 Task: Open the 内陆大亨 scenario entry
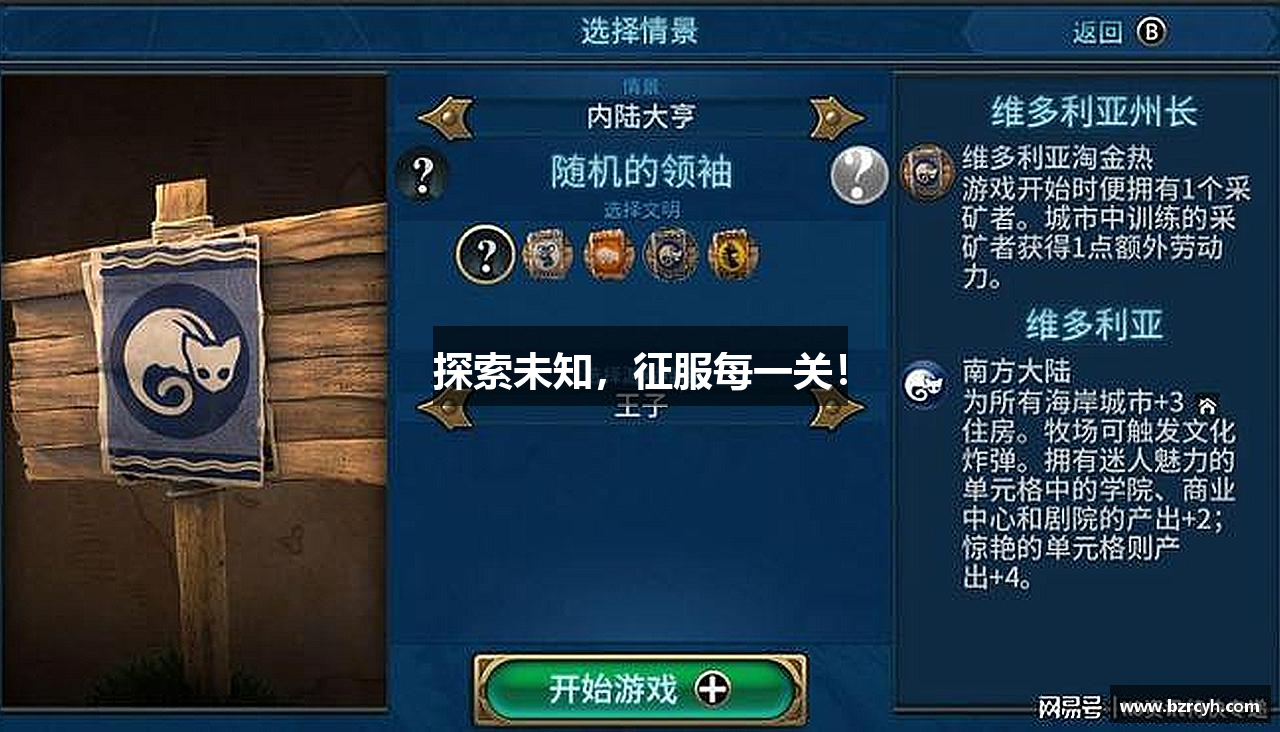tap(640, 115)
